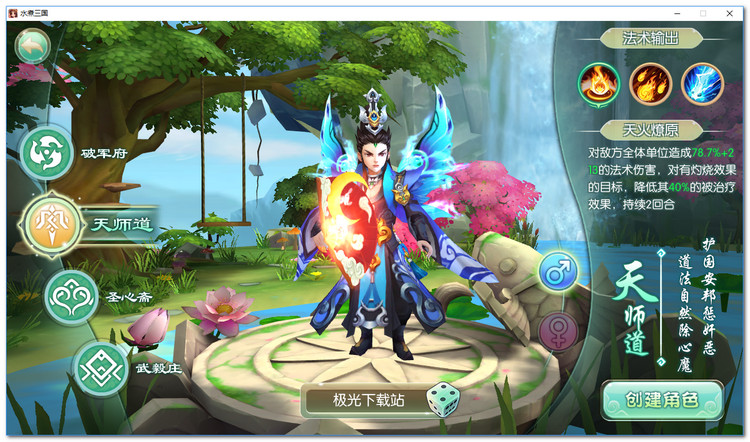Select the male gender symbol

click(x=559, y=271)
